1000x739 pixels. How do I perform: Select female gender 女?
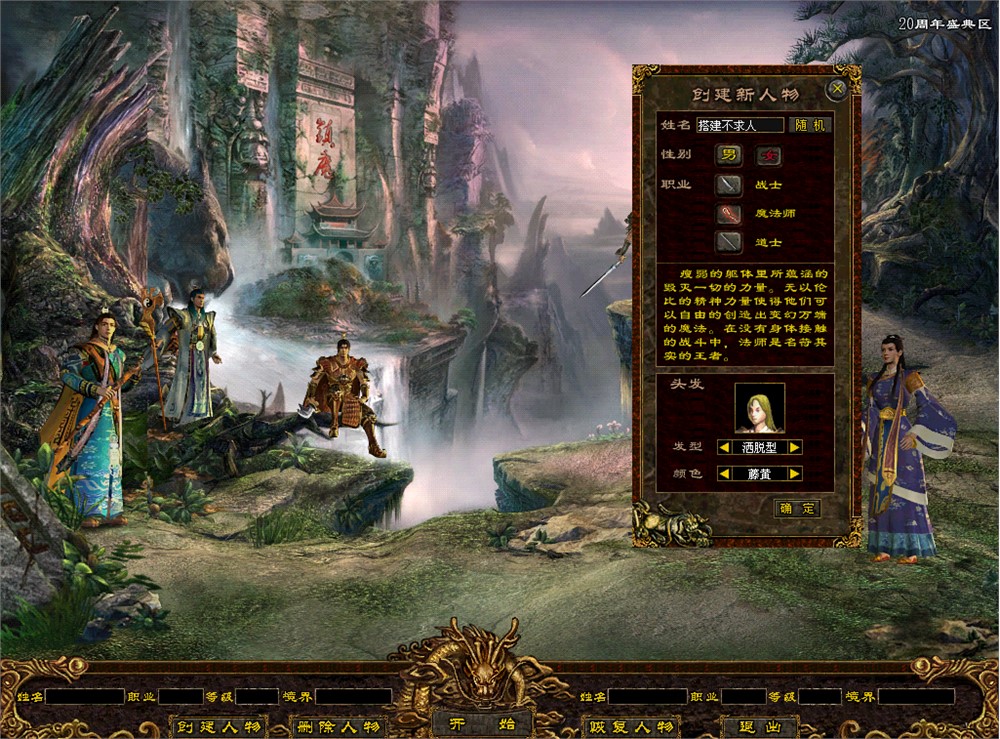tap(768, 155)
